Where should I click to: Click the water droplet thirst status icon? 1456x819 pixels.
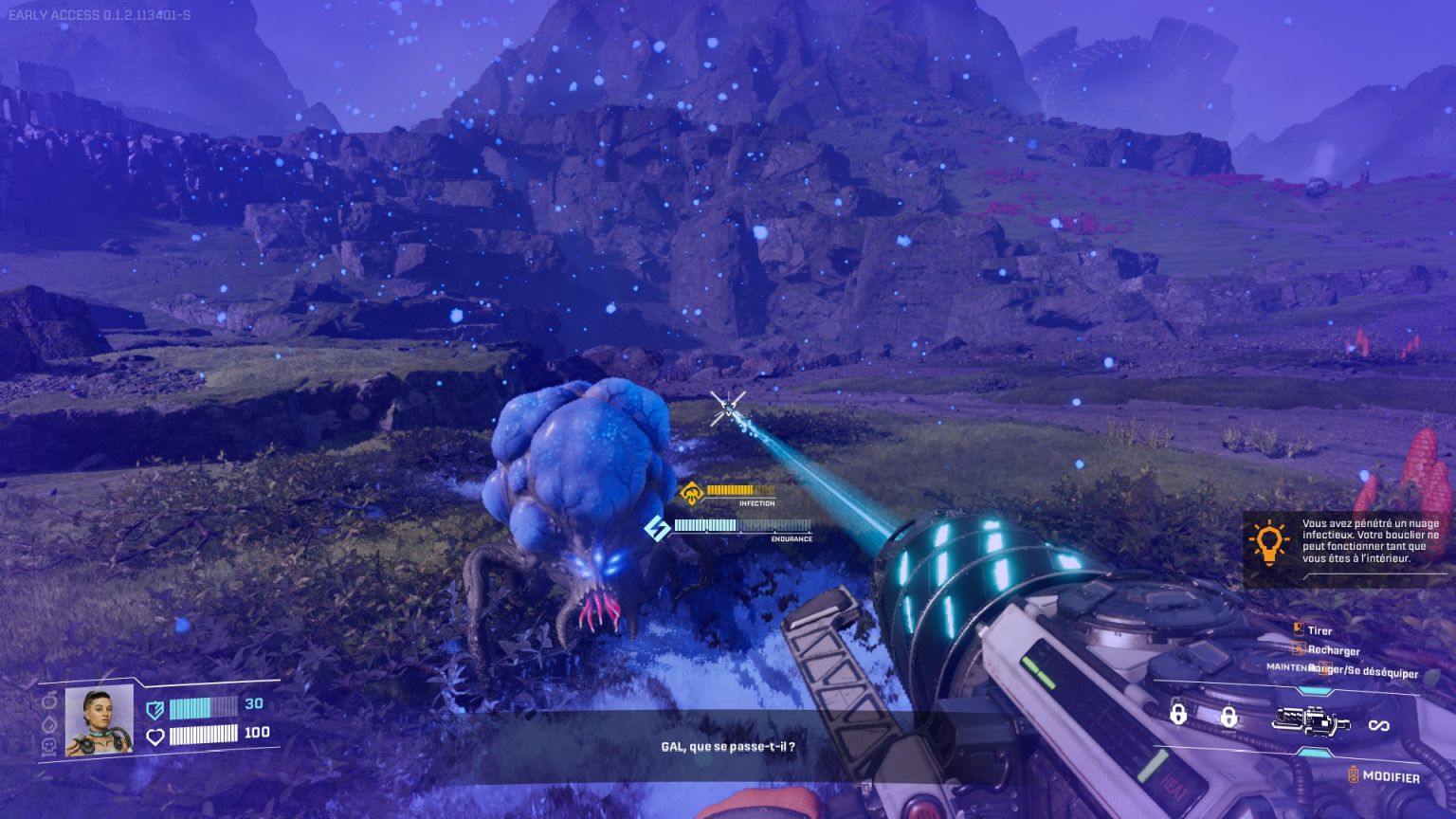coord(50,723)
